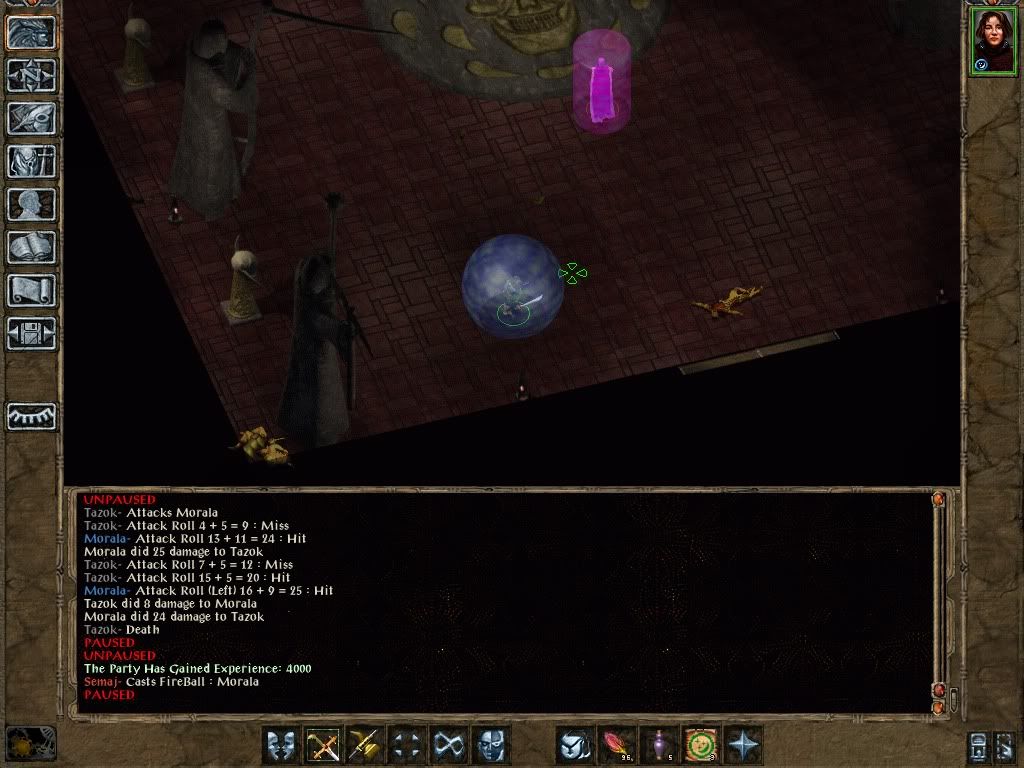This screenshot has width=1024, height=768.
Task: Toggle the stealth mask button
Action: pos(491,745)
